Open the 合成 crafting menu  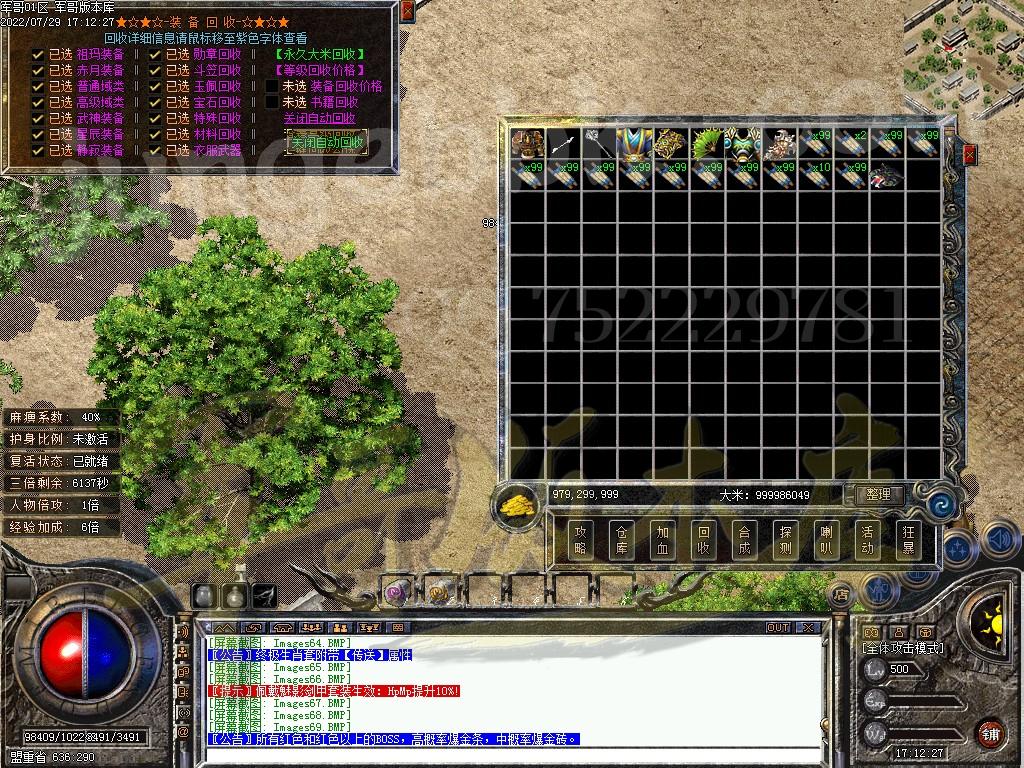tap(744, 540)
